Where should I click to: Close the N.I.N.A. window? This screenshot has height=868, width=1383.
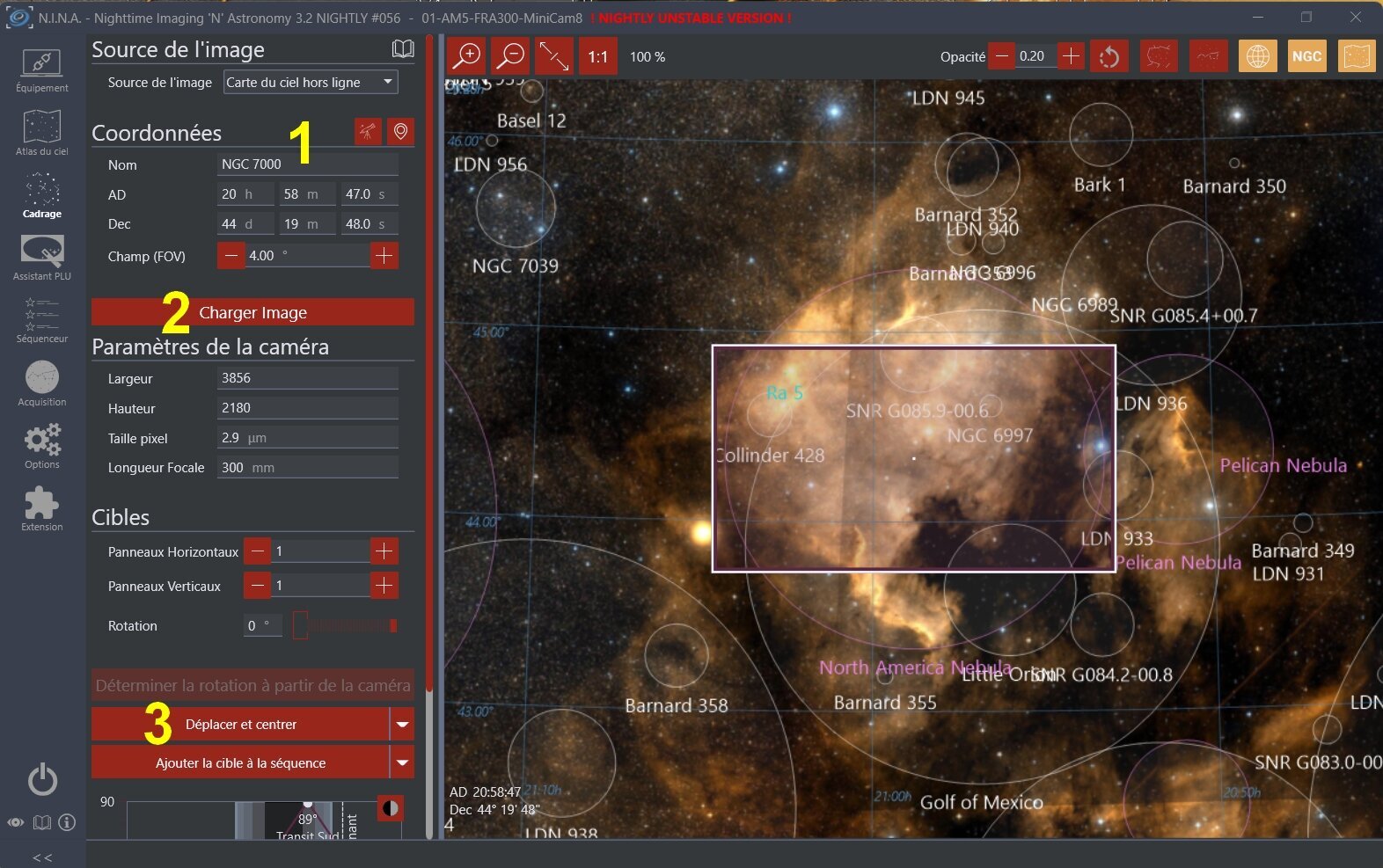[1355, 17]
